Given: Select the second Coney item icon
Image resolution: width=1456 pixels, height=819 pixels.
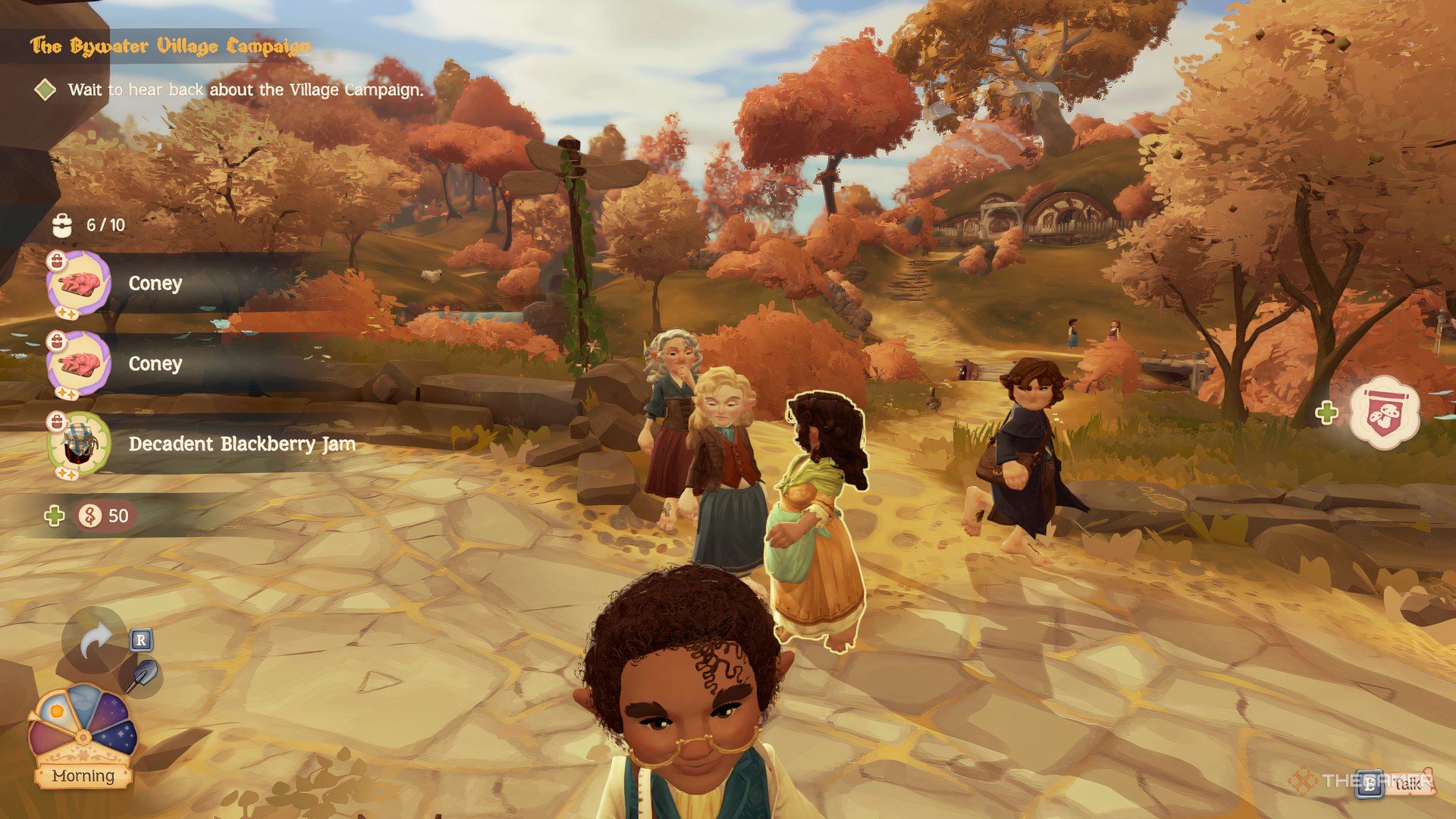Looking at the screenshot, I should (80, 364).
